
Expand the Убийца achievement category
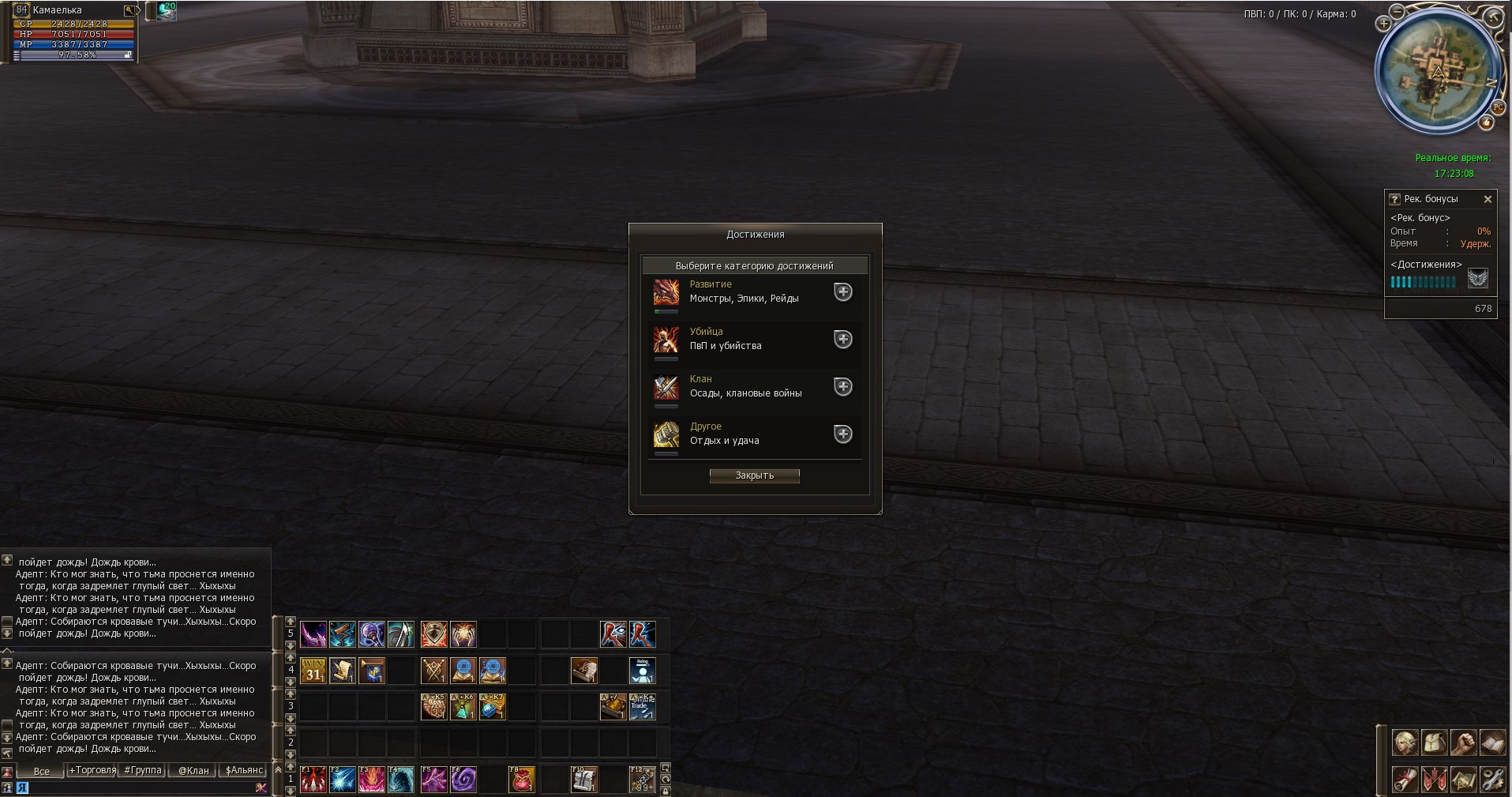coord(843,340)
